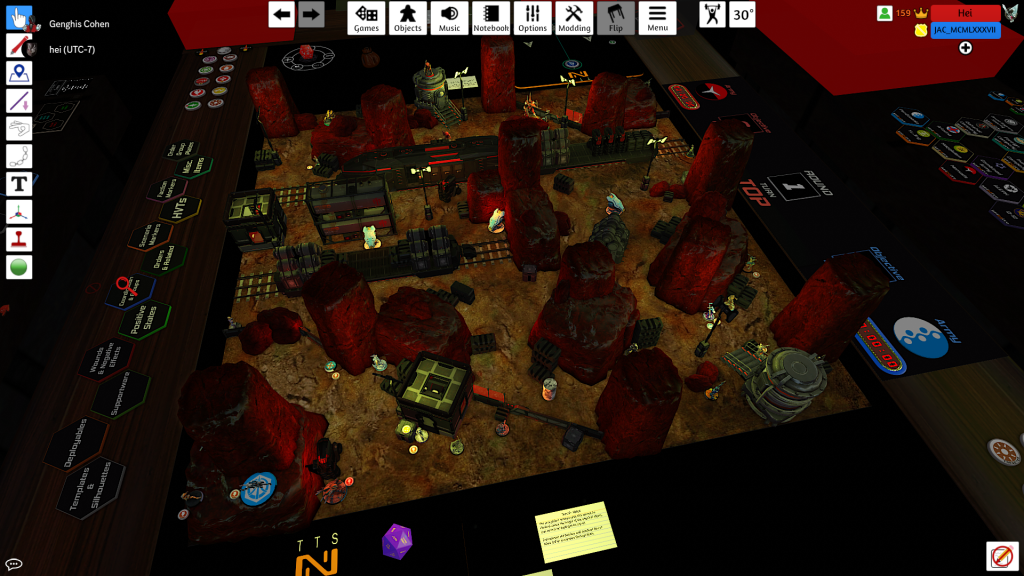
Task: Select the map pin zone tool
Action: [20, 73]
